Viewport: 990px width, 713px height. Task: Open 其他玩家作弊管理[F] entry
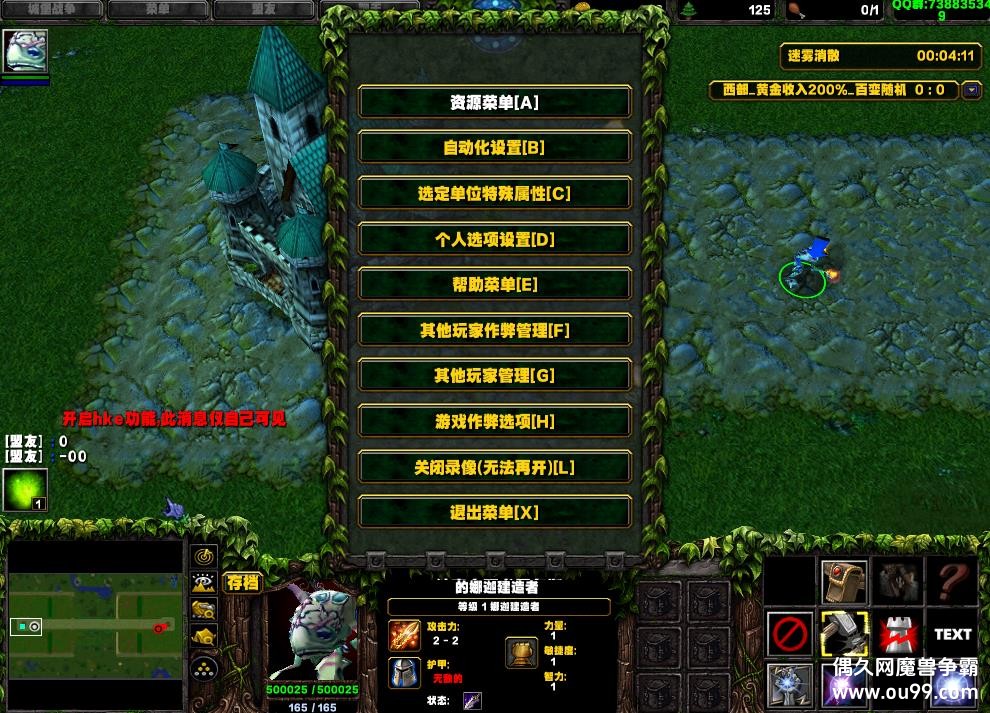coord(494,330)
